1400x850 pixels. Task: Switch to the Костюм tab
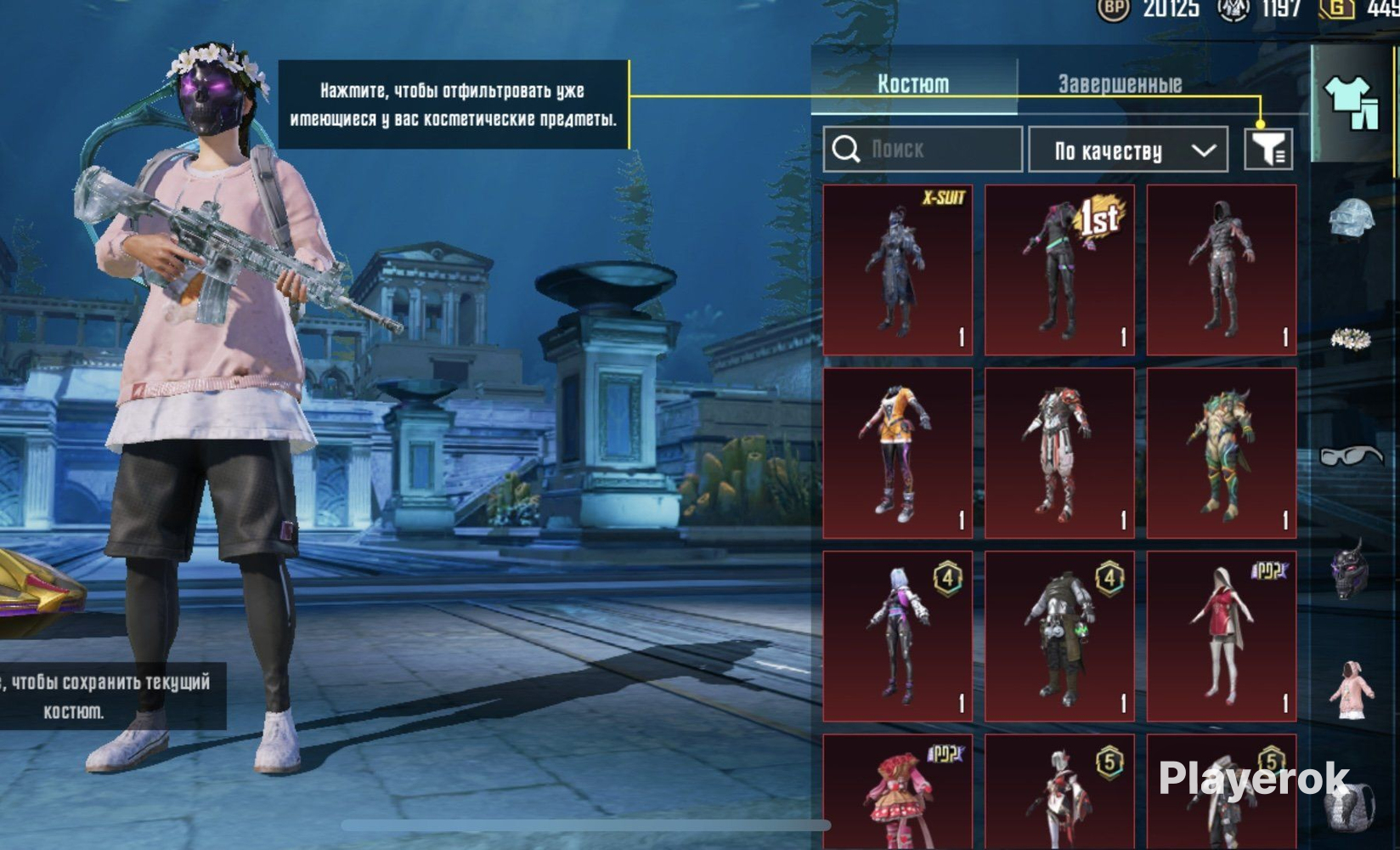coord(913,83)
